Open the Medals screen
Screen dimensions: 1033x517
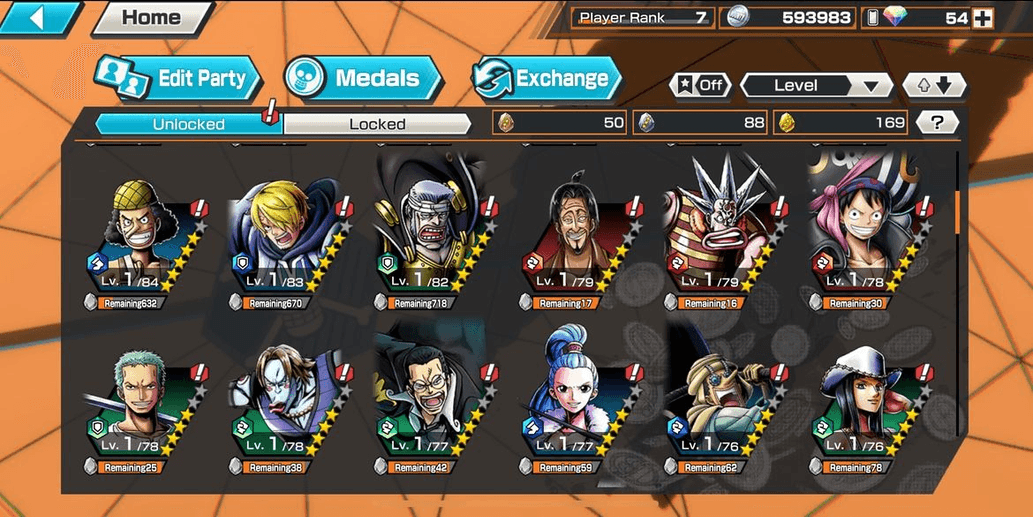[362, 78]
